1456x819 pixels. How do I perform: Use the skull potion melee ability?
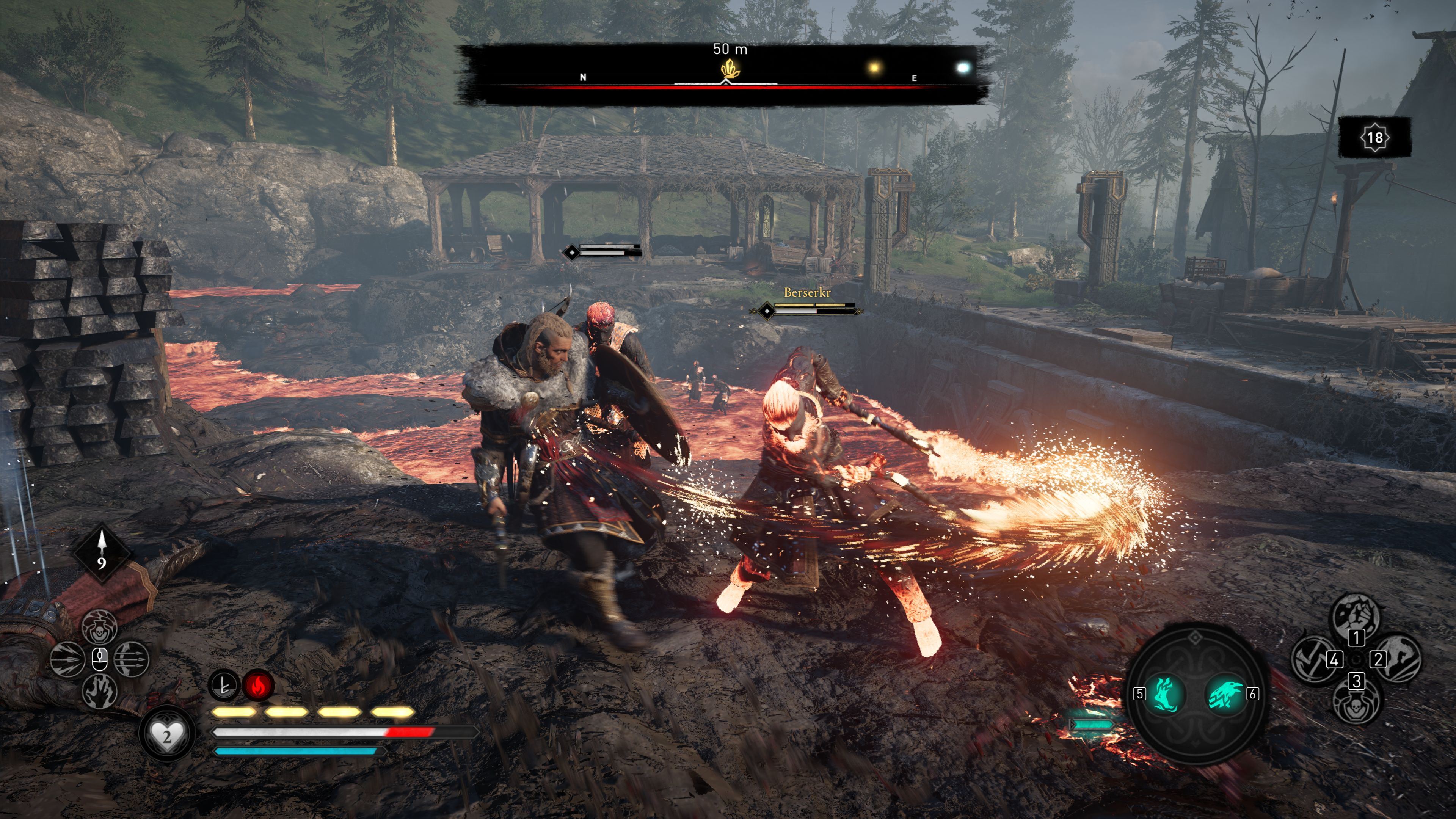(1356, 703)
